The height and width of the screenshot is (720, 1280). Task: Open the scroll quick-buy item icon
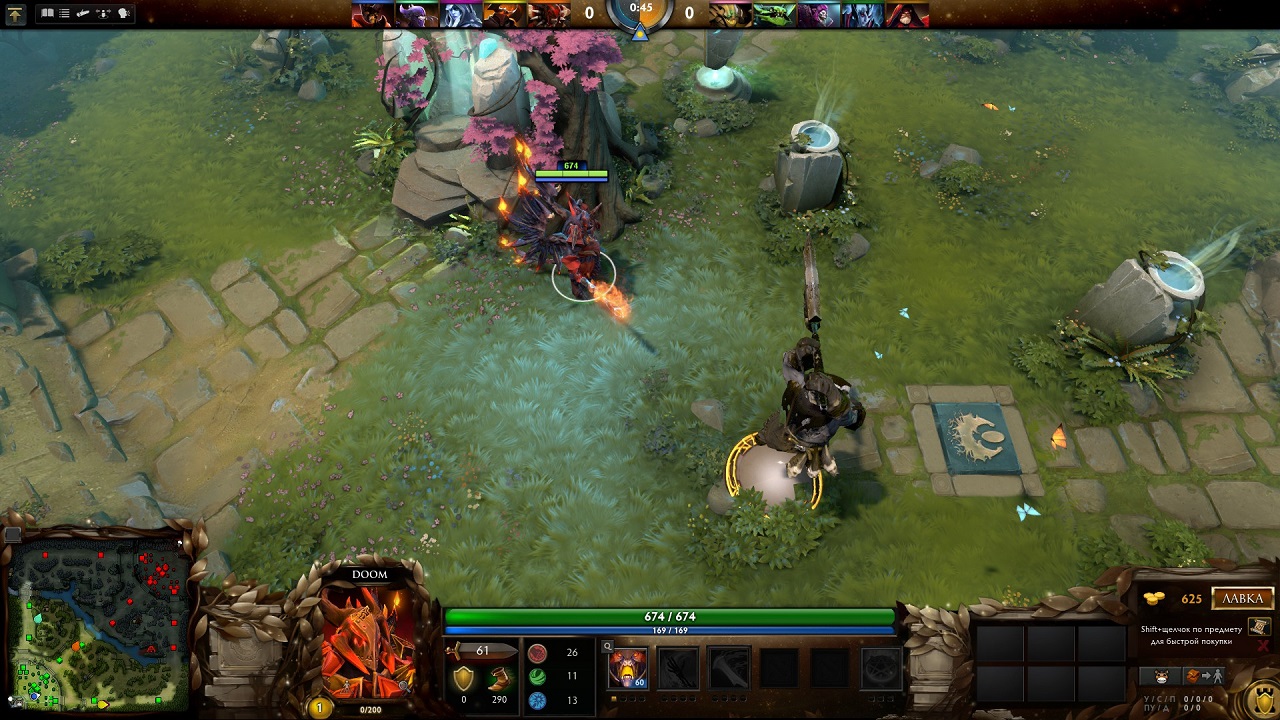click(1260, 626)
